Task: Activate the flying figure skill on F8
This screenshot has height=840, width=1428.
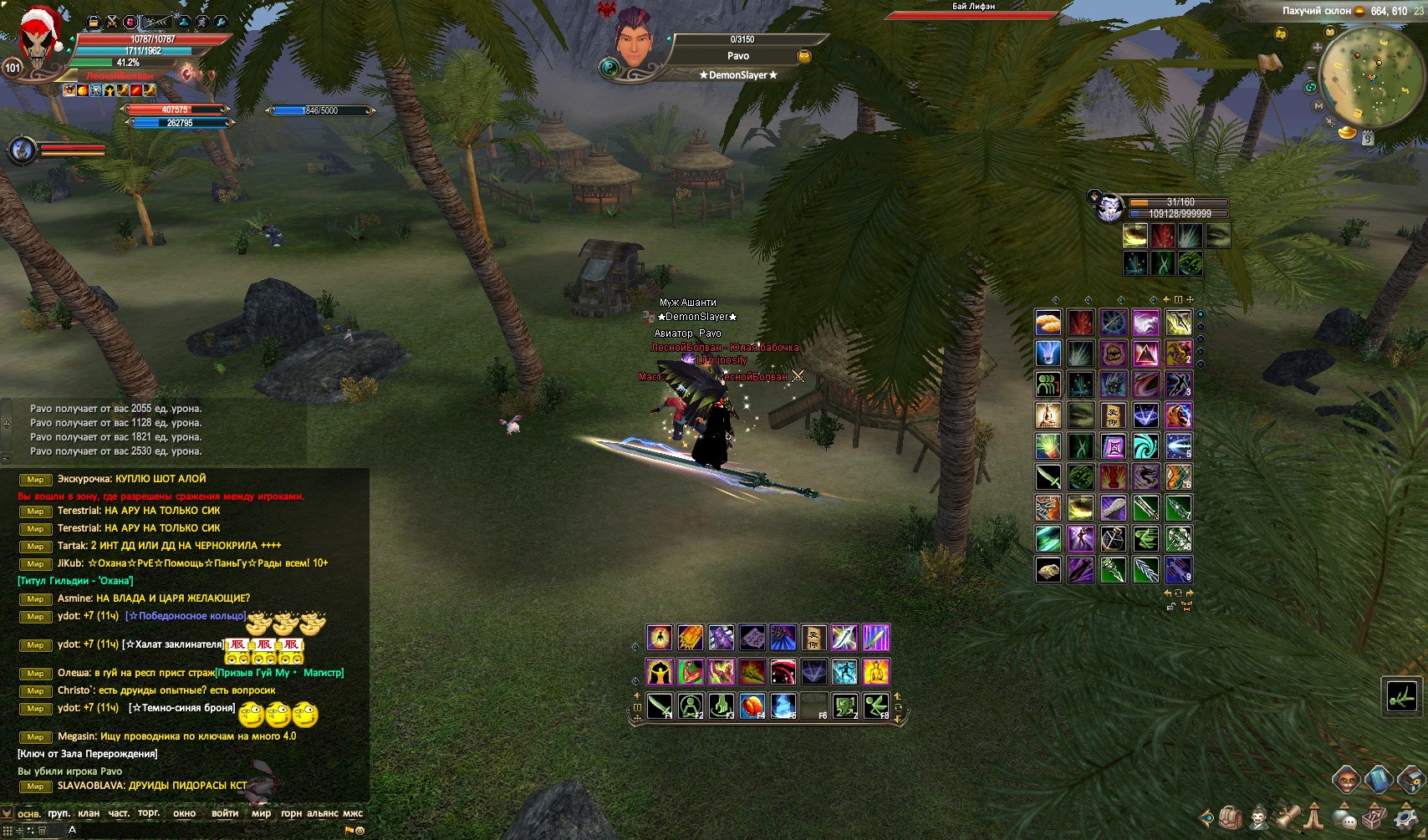Action: tap(876, 706)
